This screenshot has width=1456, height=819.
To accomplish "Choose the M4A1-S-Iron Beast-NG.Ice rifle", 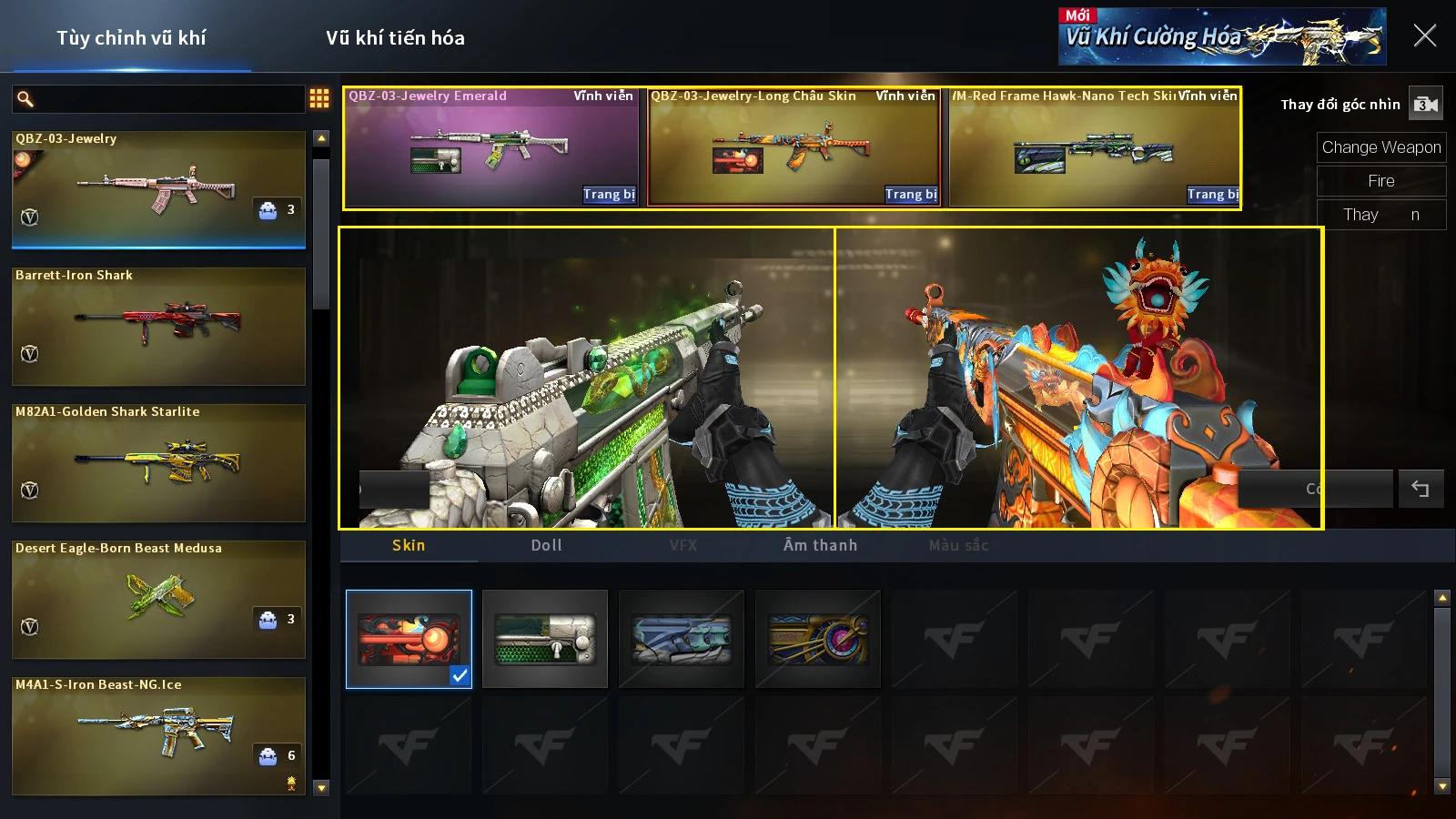I will (x=158, y=735).
